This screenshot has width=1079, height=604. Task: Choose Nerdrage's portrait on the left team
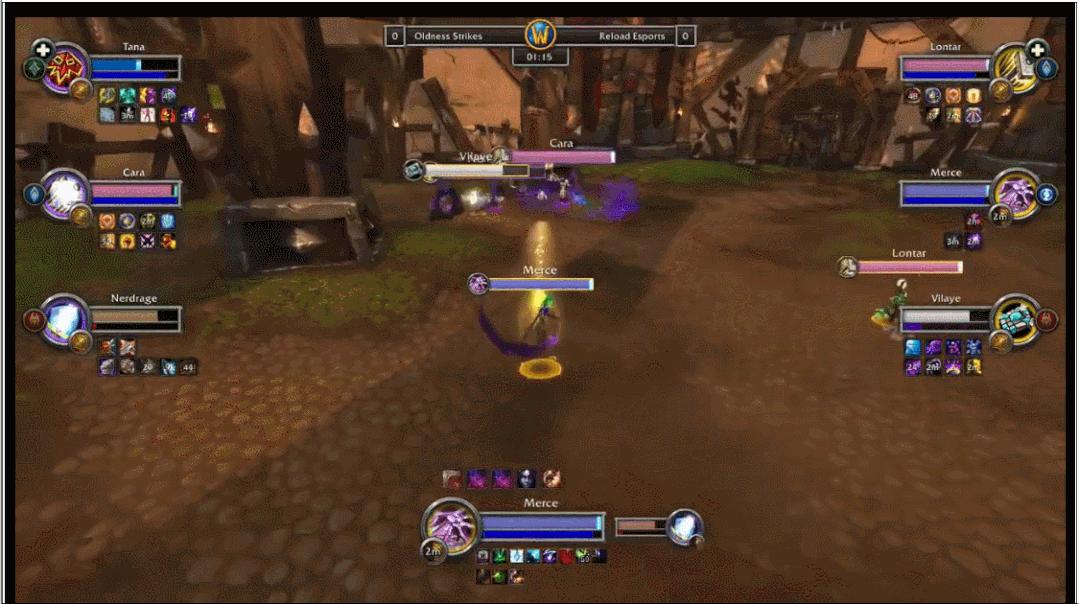pos(65,319)
